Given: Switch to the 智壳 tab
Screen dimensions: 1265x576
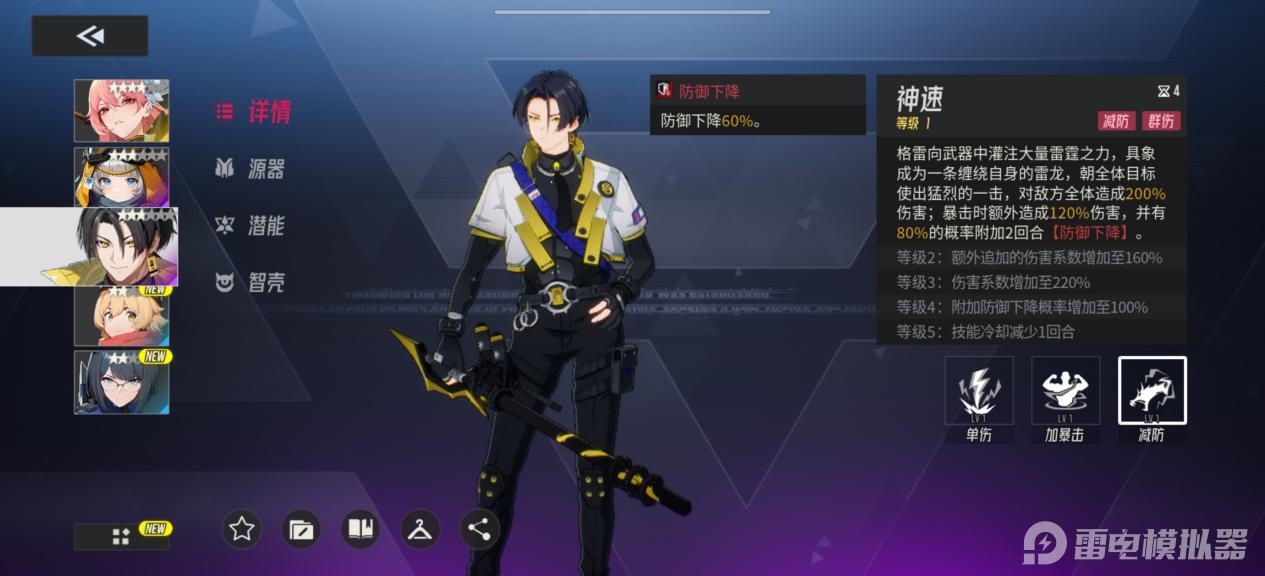Looking at the screenshot, I should (251, 282).
